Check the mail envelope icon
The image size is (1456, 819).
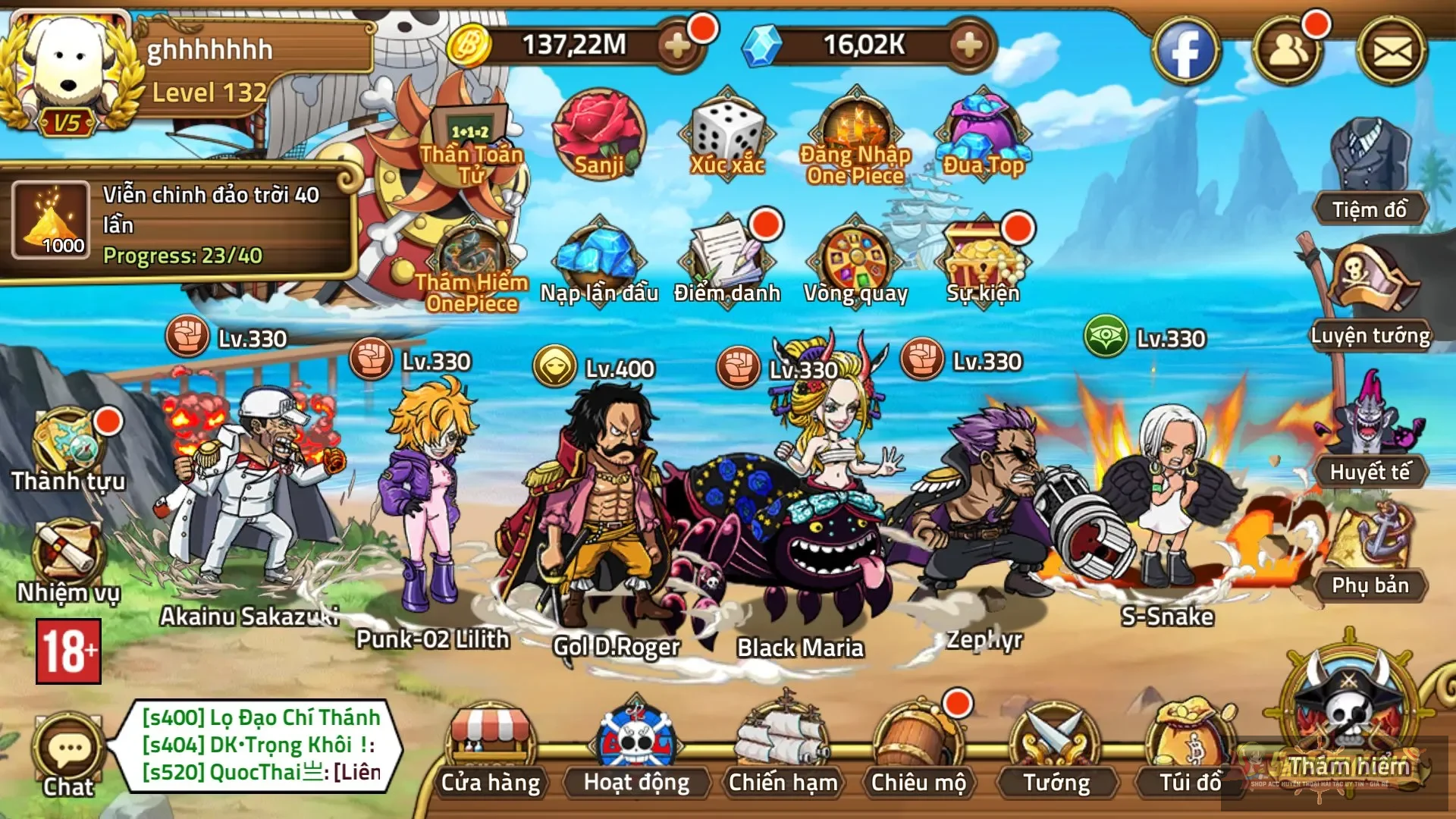point(1392,52)
